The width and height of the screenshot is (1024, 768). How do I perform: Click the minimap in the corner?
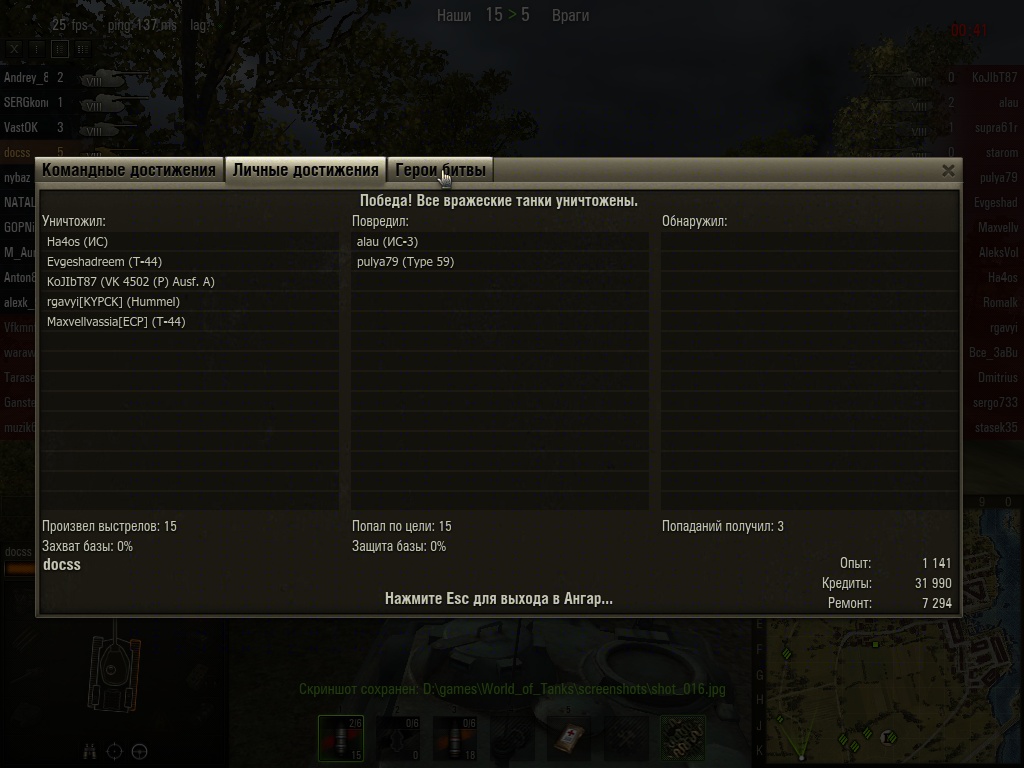[890, 690]
